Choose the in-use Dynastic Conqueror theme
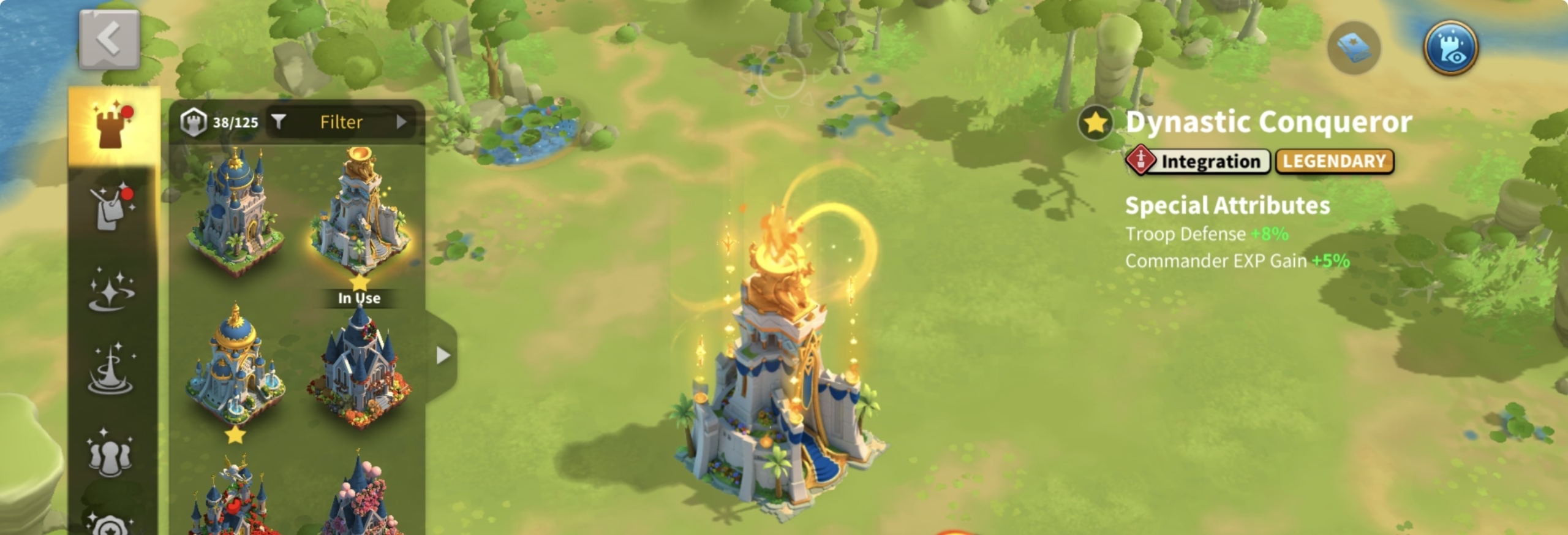The height and width of the screenshot is (535, 1568). pyautogui.click(x=360, y=214)
